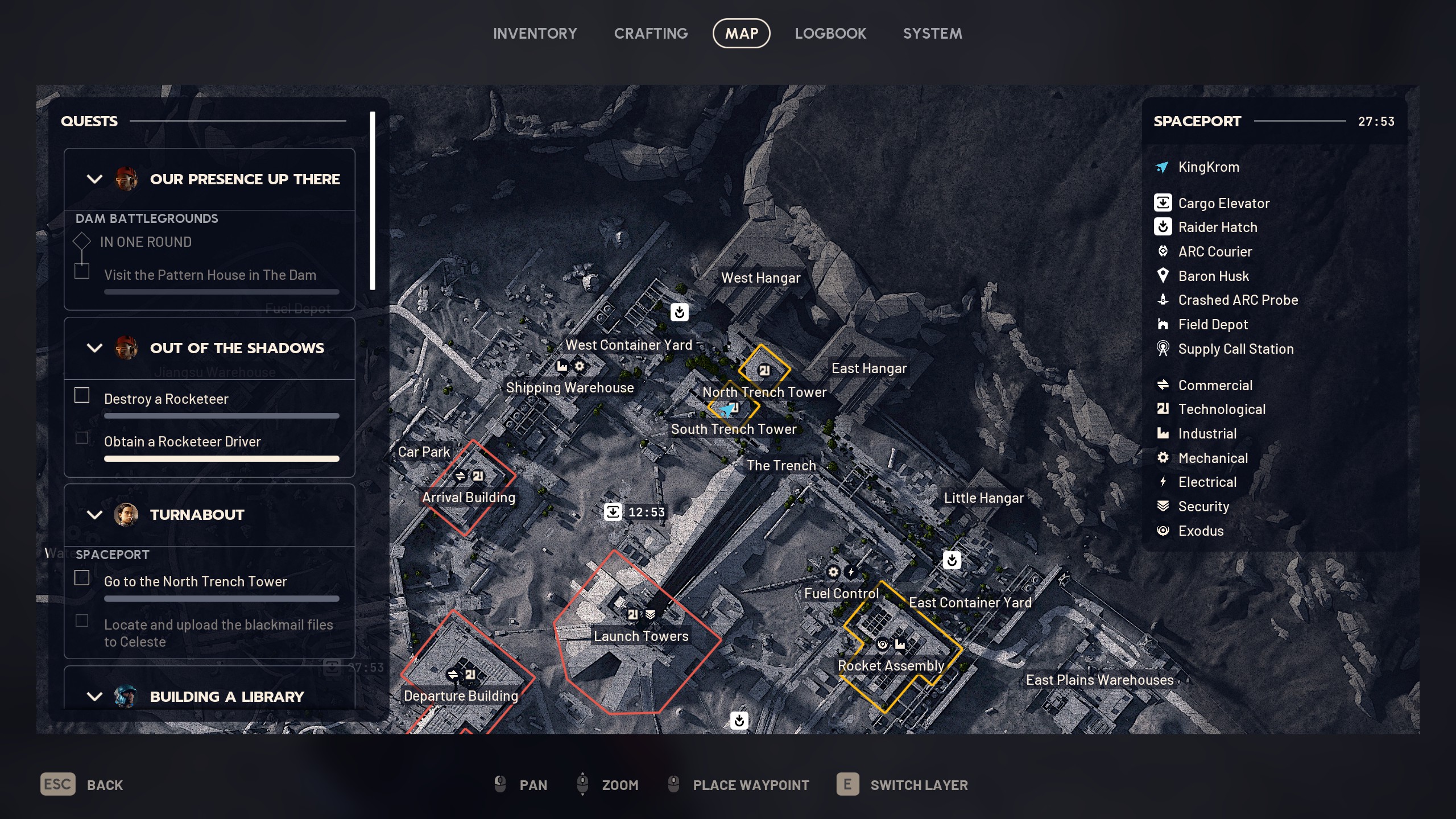Click the Technological loot category icon
Image resolution: width=1456 pixels, height=819 pixels.
click(1164, 409)
